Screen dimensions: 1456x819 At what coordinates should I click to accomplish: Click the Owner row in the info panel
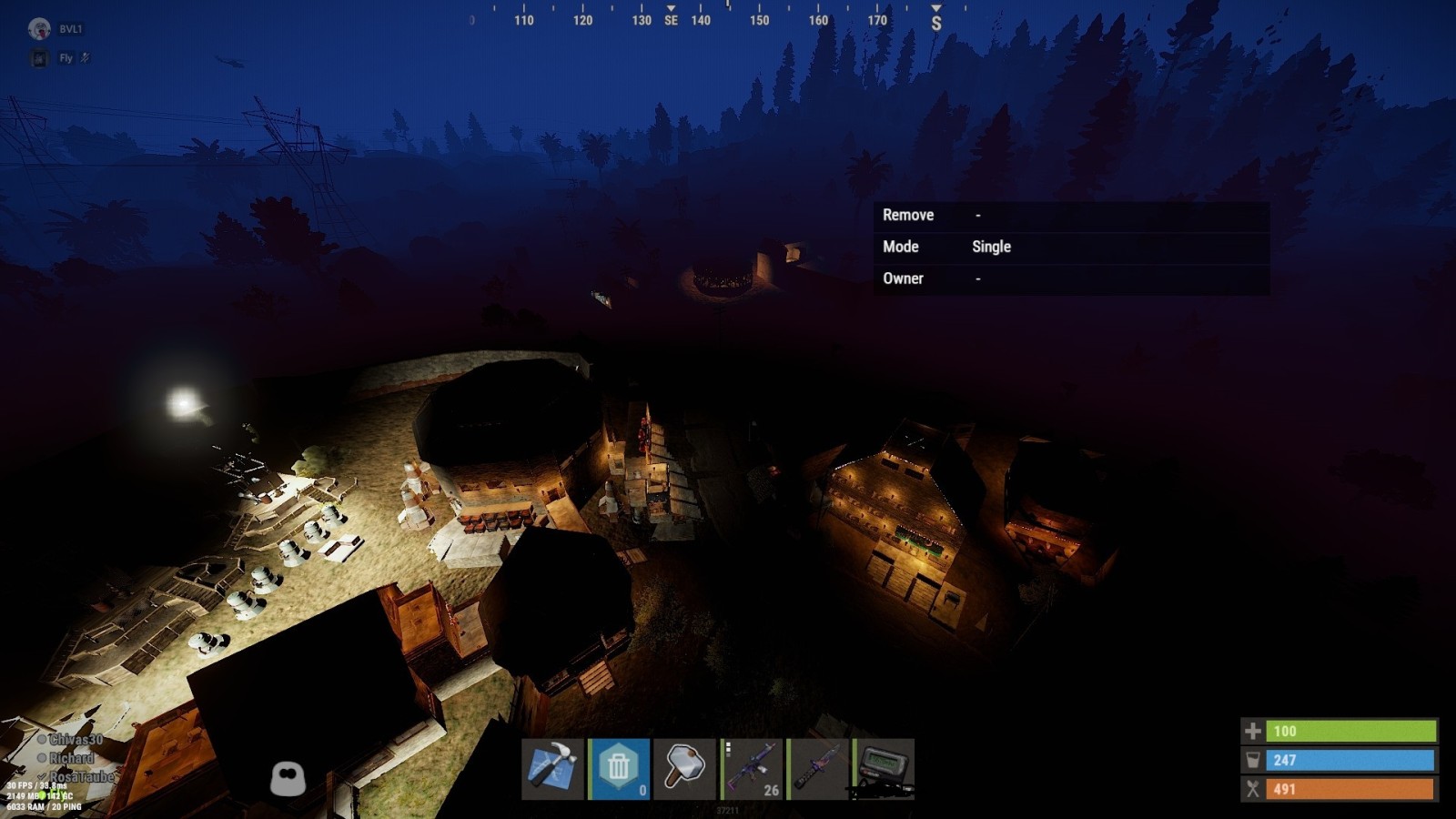1071,278
